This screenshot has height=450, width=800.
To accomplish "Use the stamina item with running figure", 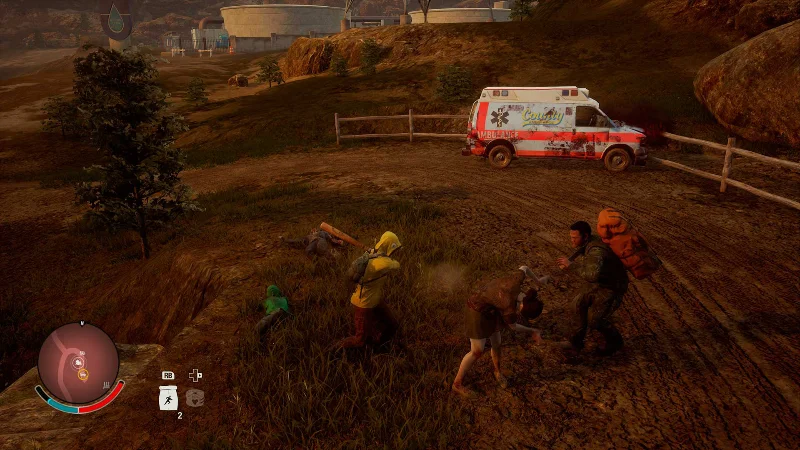I will coord(168,398).
